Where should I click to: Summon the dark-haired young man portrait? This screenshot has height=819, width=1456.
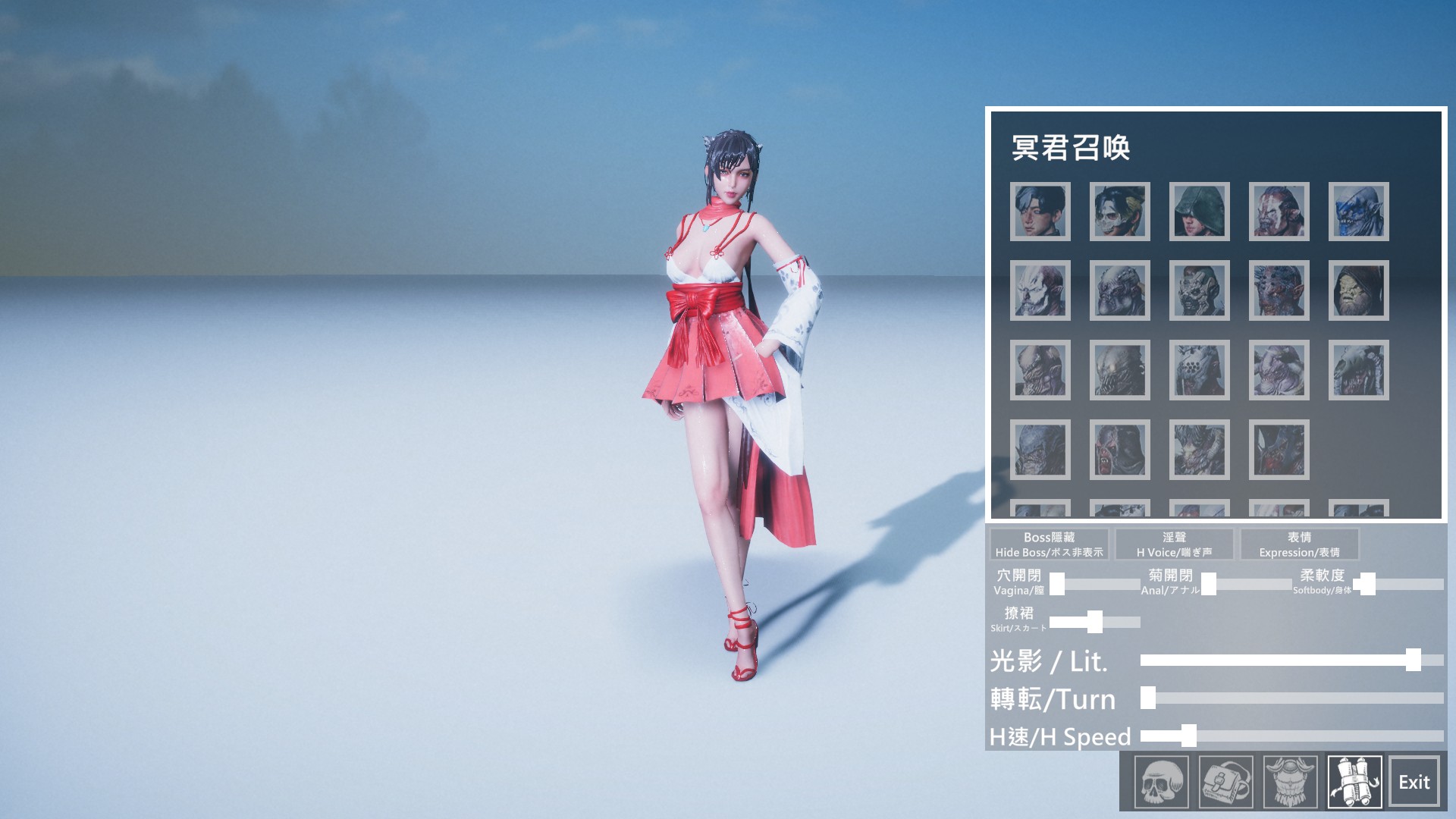point(1040,212)
